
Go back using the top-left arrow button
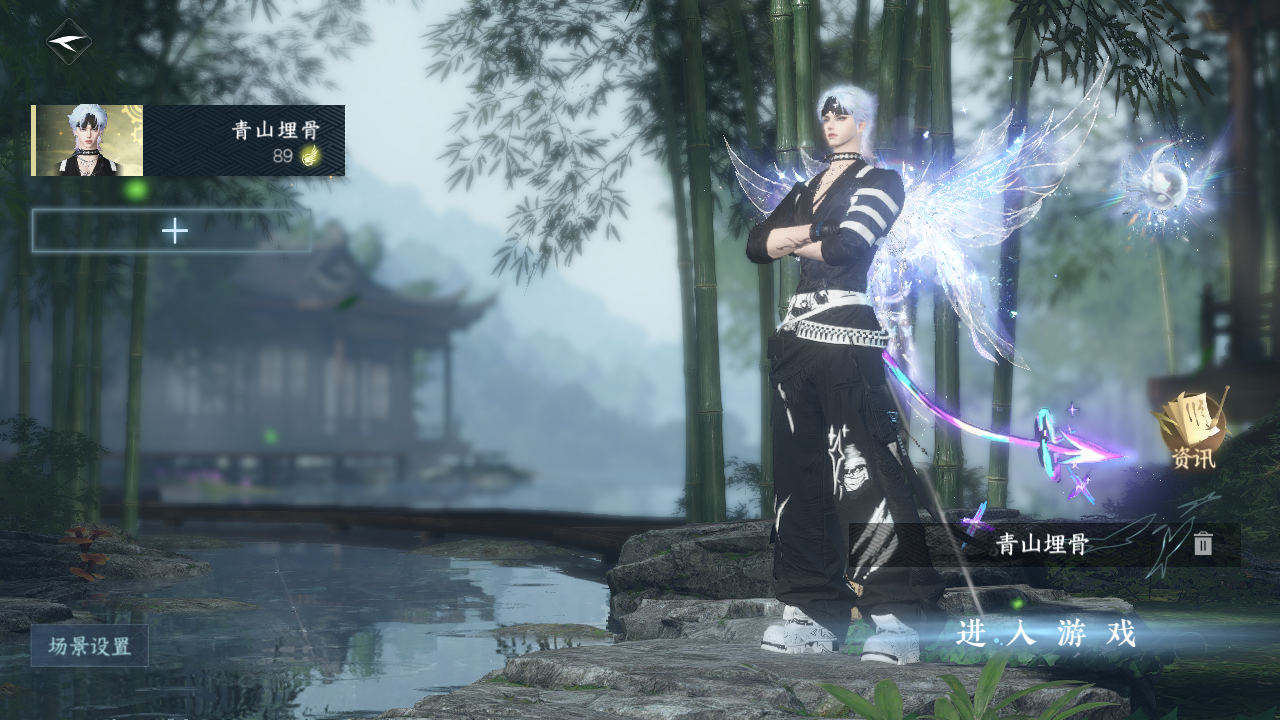pos(69,42)
